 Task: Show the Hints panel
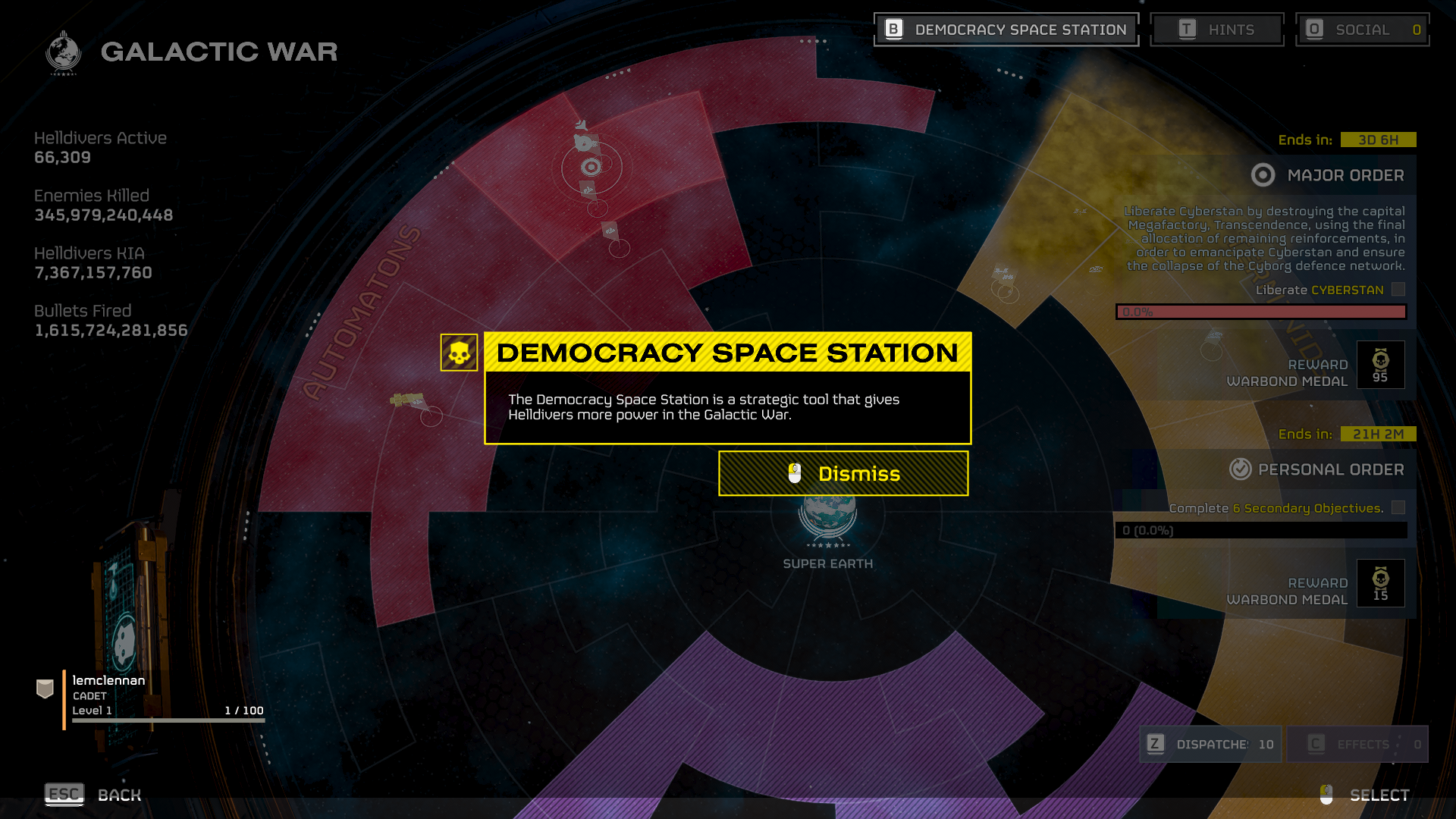click(1216, 30)
